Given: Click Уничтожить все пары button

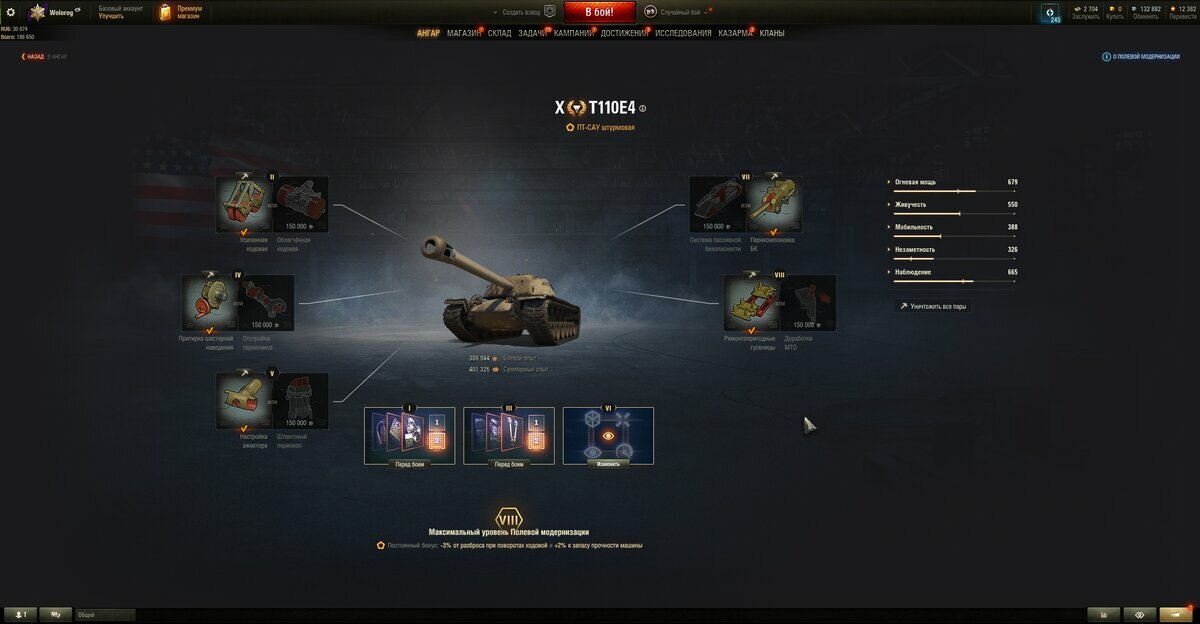Looking at the screenshot, I should tap(932, 306).
